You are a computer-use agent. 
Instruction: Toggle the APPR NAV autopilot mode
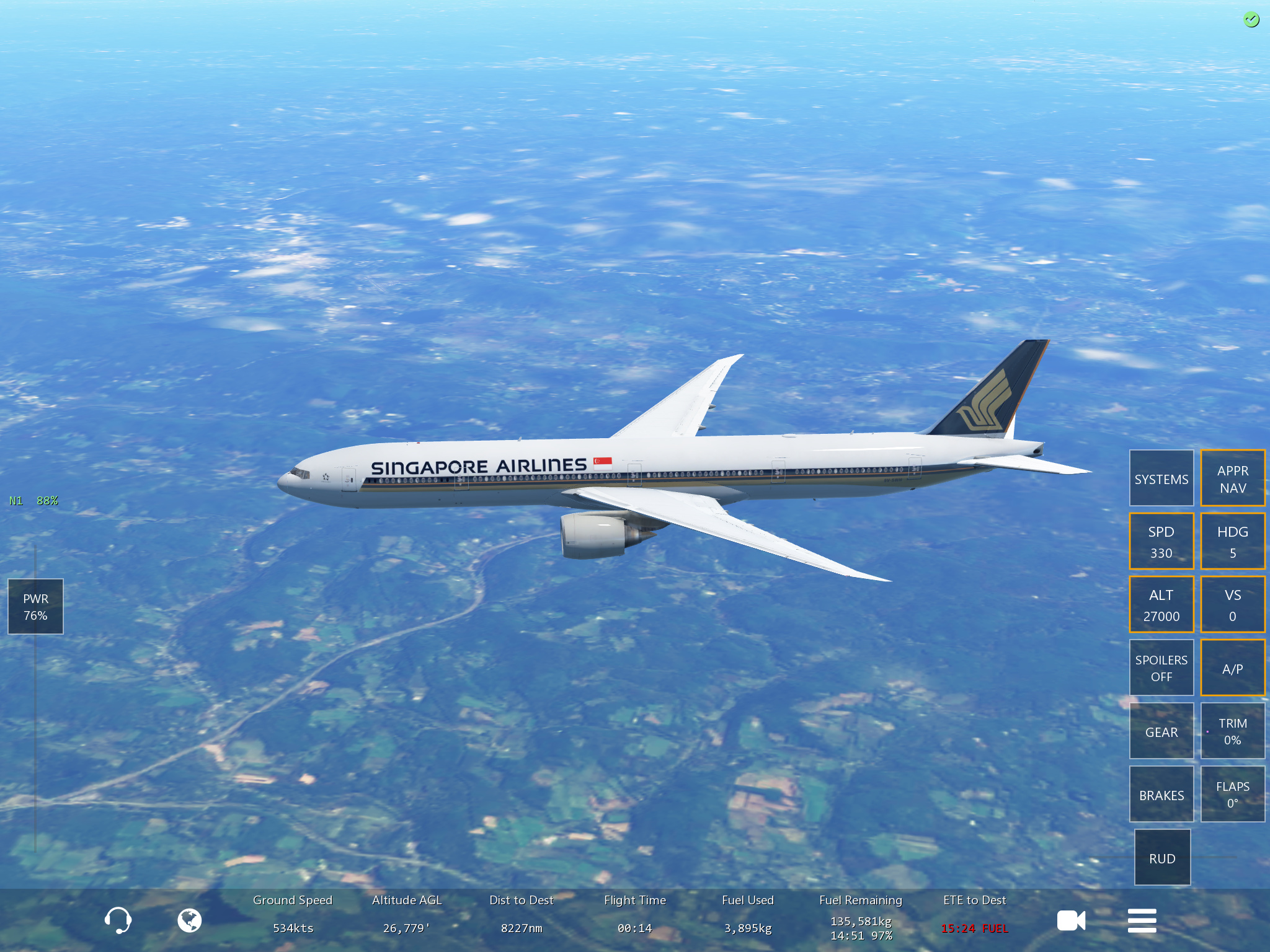[1232, 478]
